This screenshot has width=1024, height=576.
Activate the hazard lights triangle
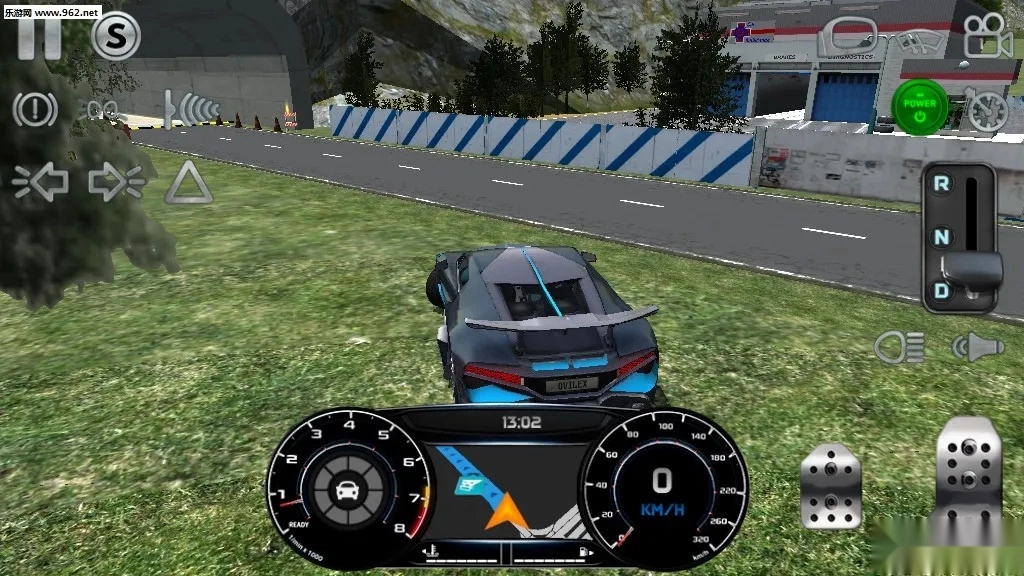pos(188,183)
